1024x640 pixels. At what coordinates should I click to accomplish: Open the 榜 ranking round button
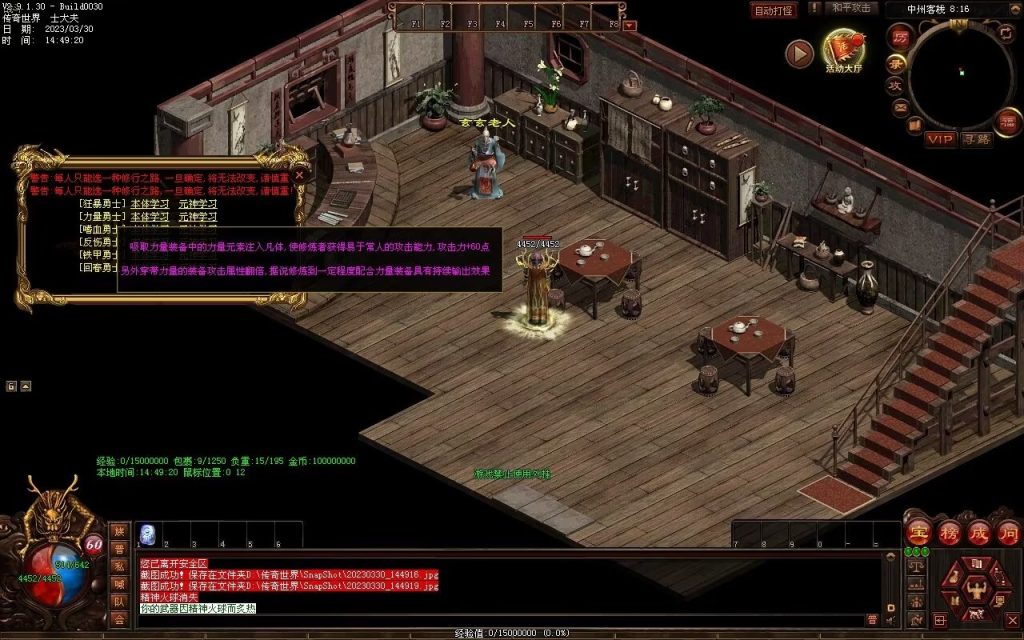coord(949,532)
